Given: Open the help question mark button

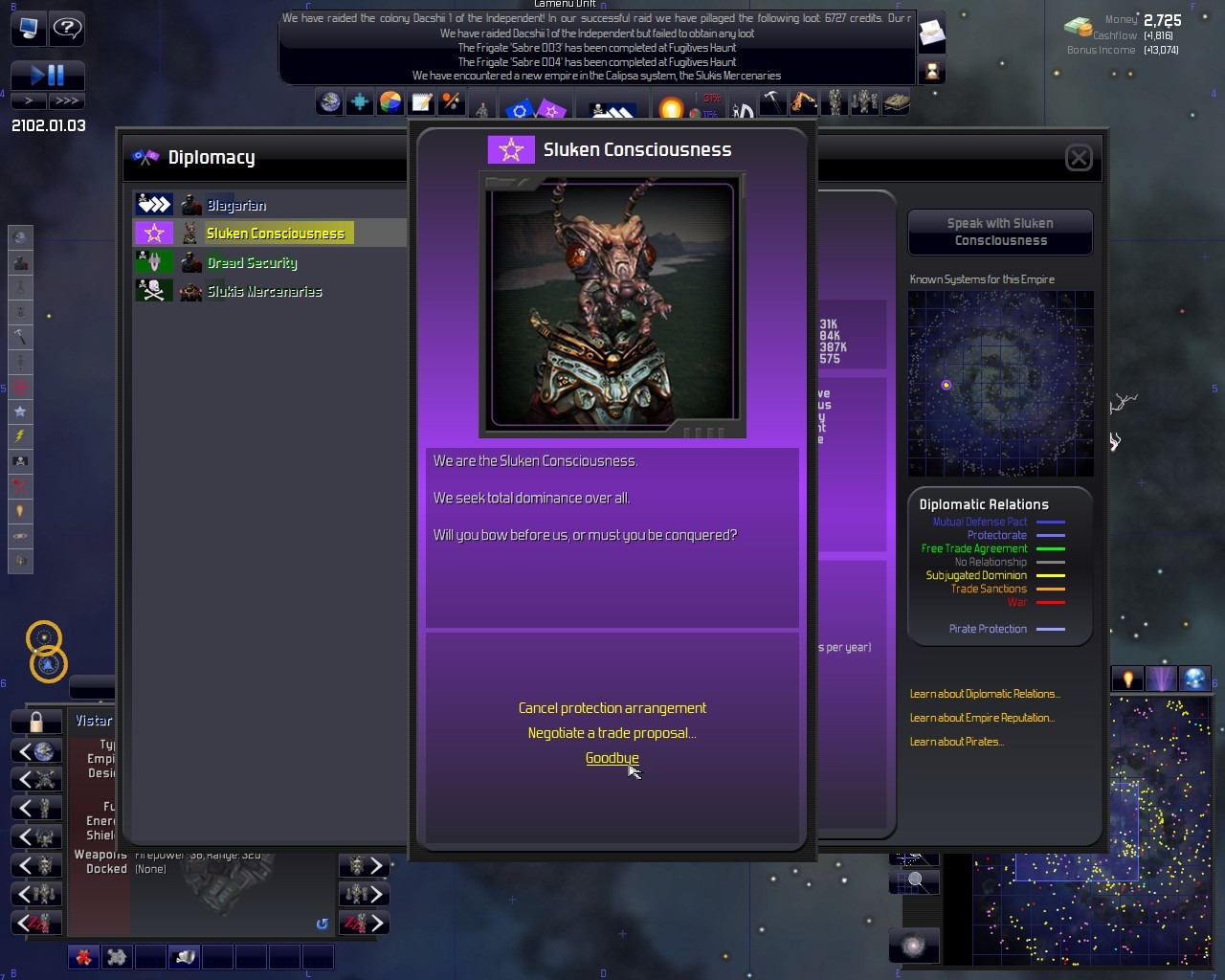Looking at the screenshot, I should tap(67, 27).
